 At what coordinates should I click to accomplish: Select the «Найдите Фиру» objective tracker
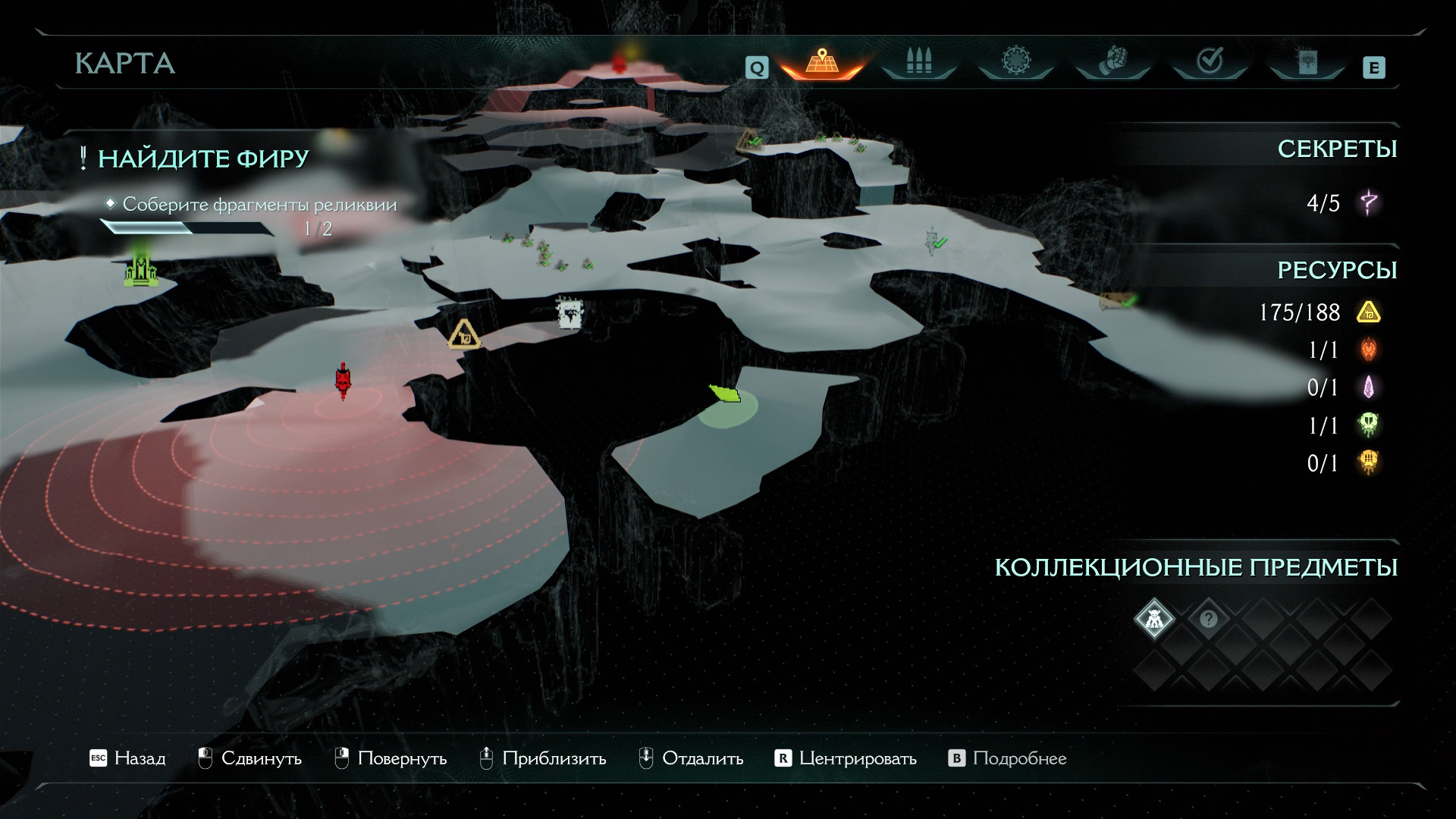[203, 158]
